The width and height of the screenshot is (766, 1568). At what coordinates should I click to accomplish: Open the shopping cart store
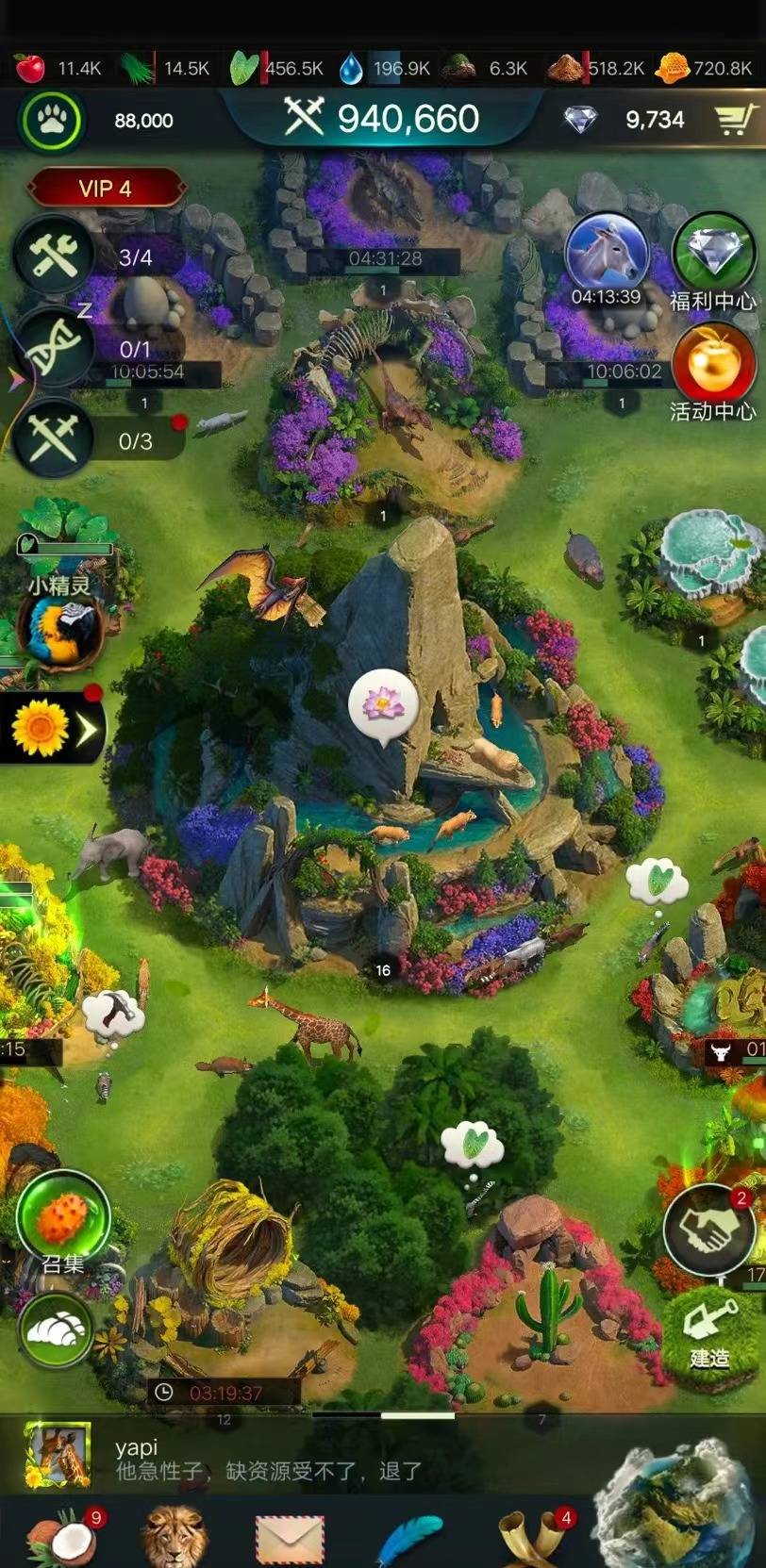point(733,120)
